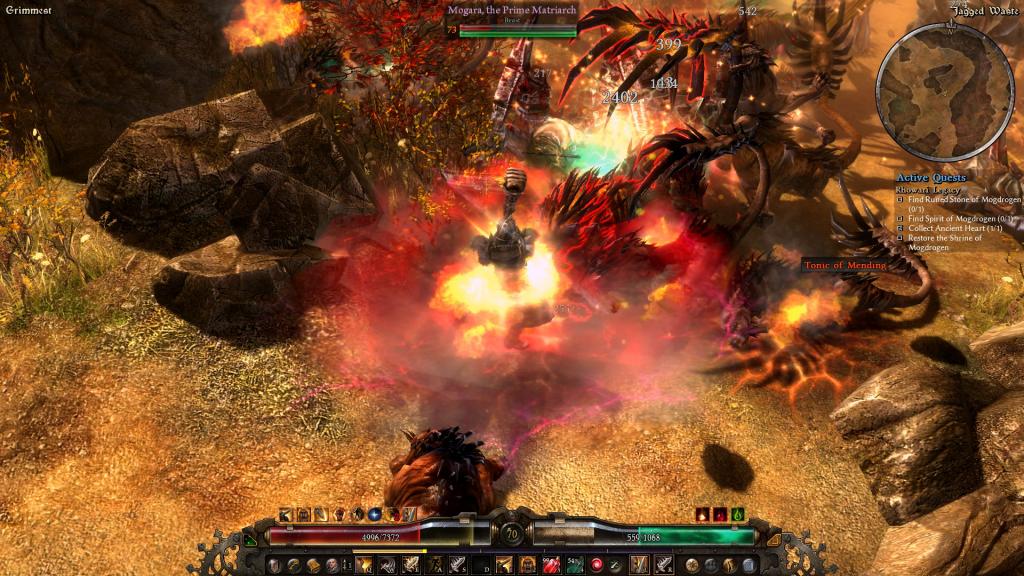
Task: Select the green swirl status icon
Action: tap(738, 515)
